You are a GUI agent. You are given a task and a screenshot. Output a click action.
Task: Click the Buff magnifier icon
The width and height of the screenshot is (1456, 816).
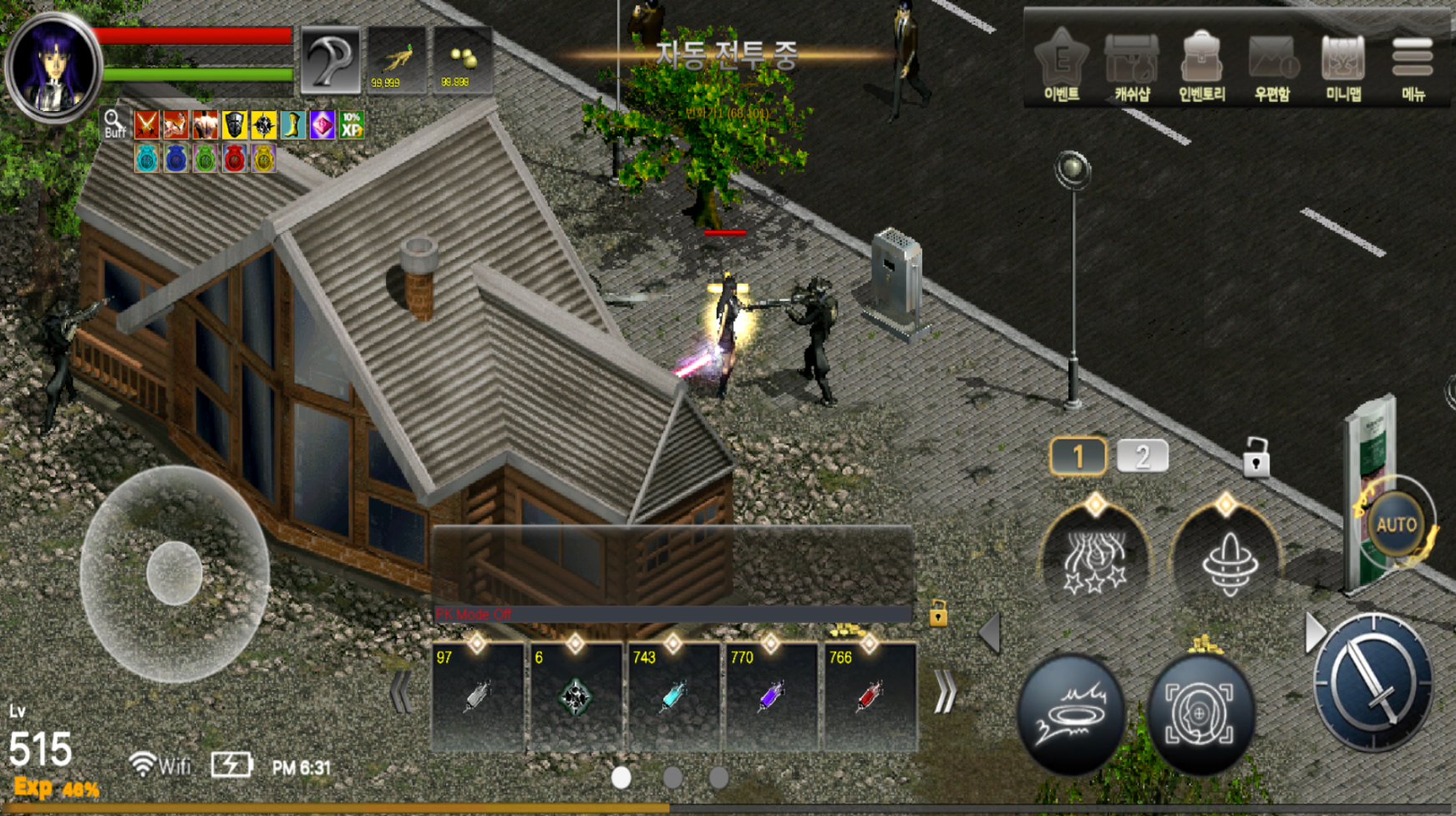114,124
